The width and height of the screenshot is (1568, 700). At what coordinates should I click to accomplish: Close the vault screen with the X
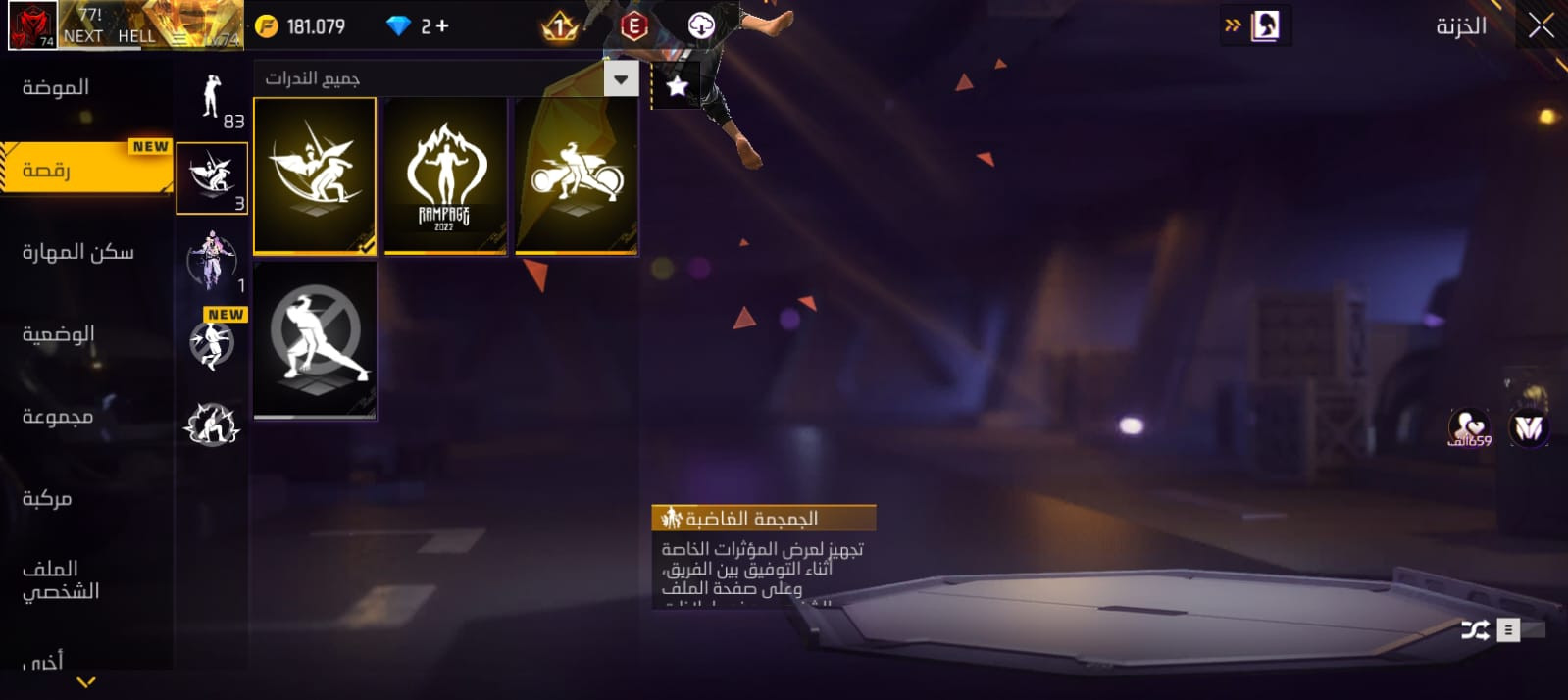click(1541, 26)
